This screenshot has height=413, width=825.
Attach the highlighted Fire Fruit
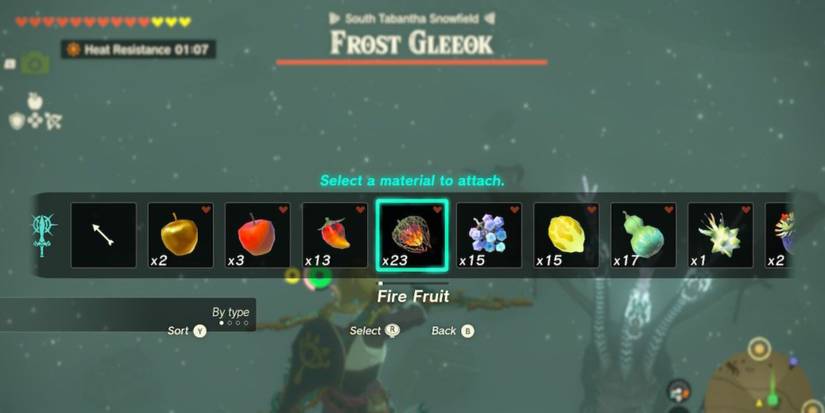click(x=412, y=235)
